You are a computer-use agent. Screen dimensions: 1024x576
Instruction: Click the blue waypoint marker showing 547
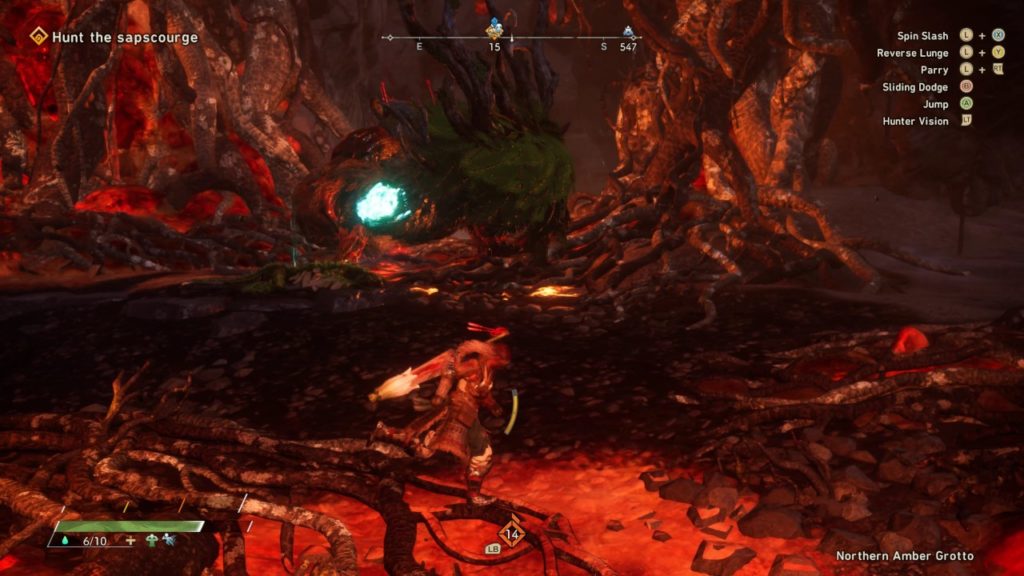pos(628,32)
